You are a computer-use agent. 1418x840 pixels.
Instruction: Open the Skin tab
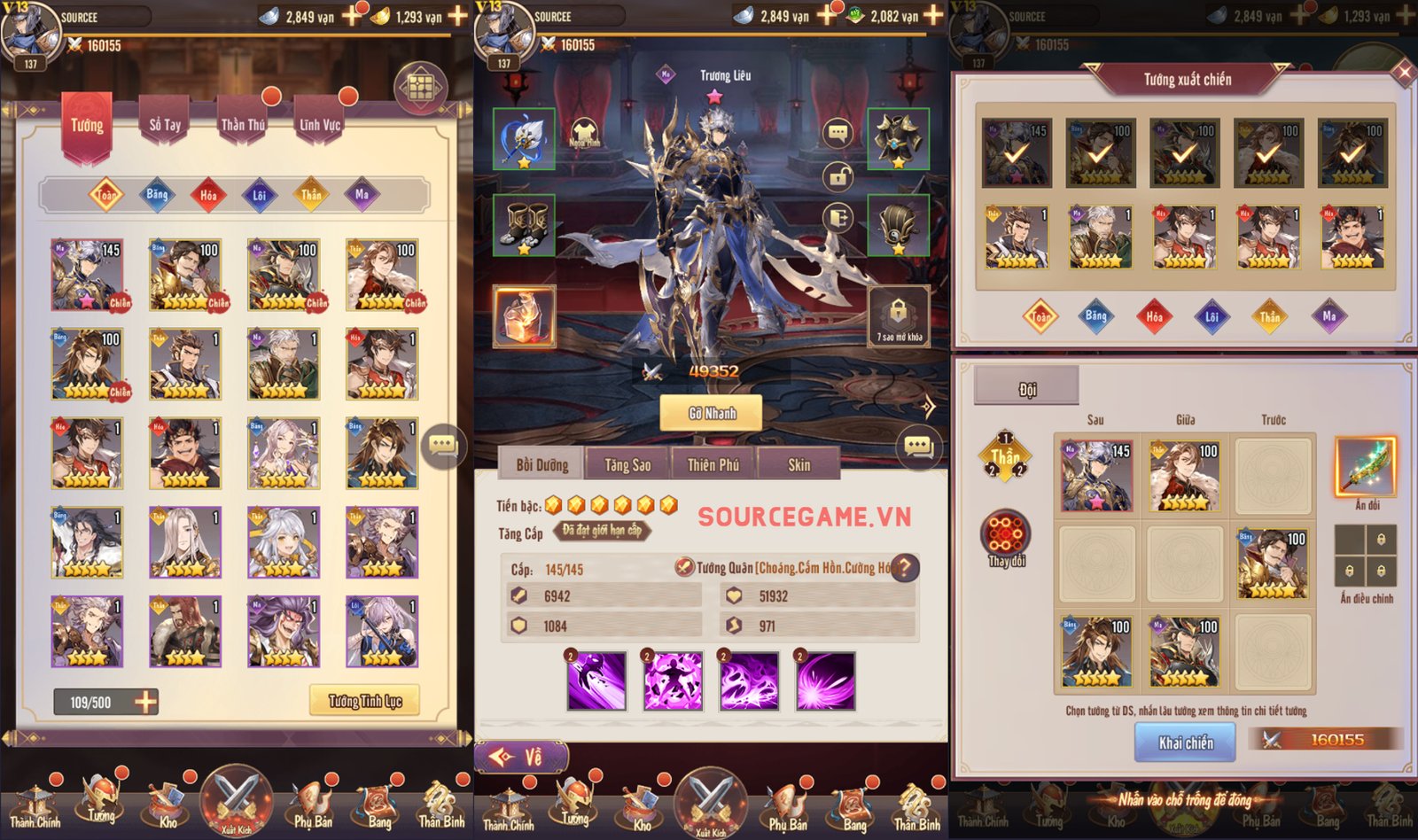click(x=799, y=463)
